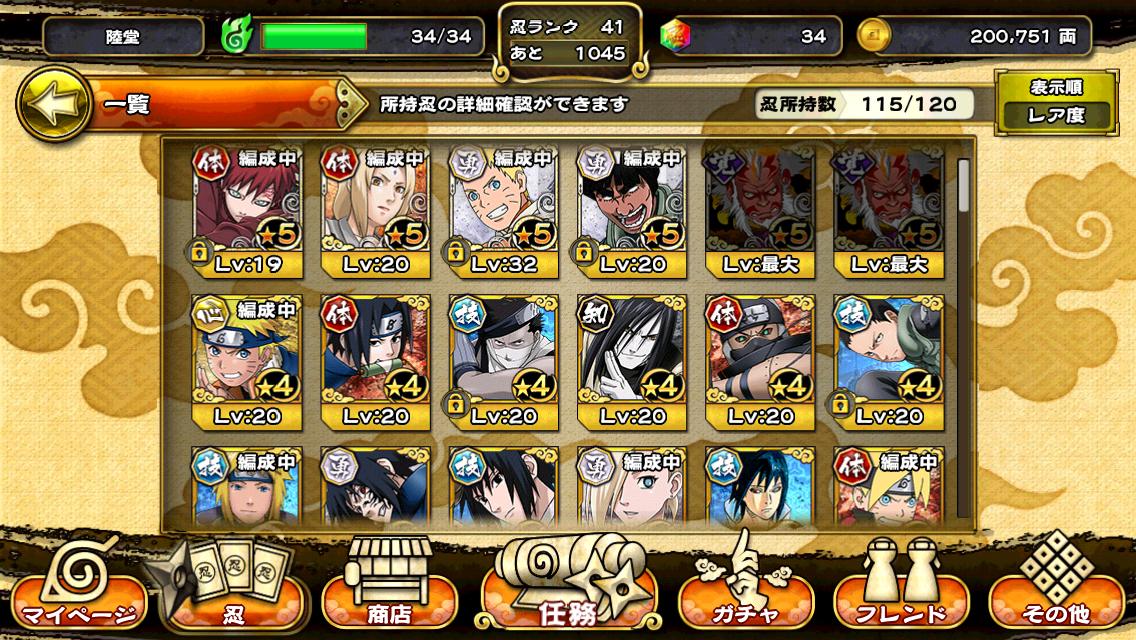Open the その他 menu
Screen dimensions: 1136x640
[1062, 590]
